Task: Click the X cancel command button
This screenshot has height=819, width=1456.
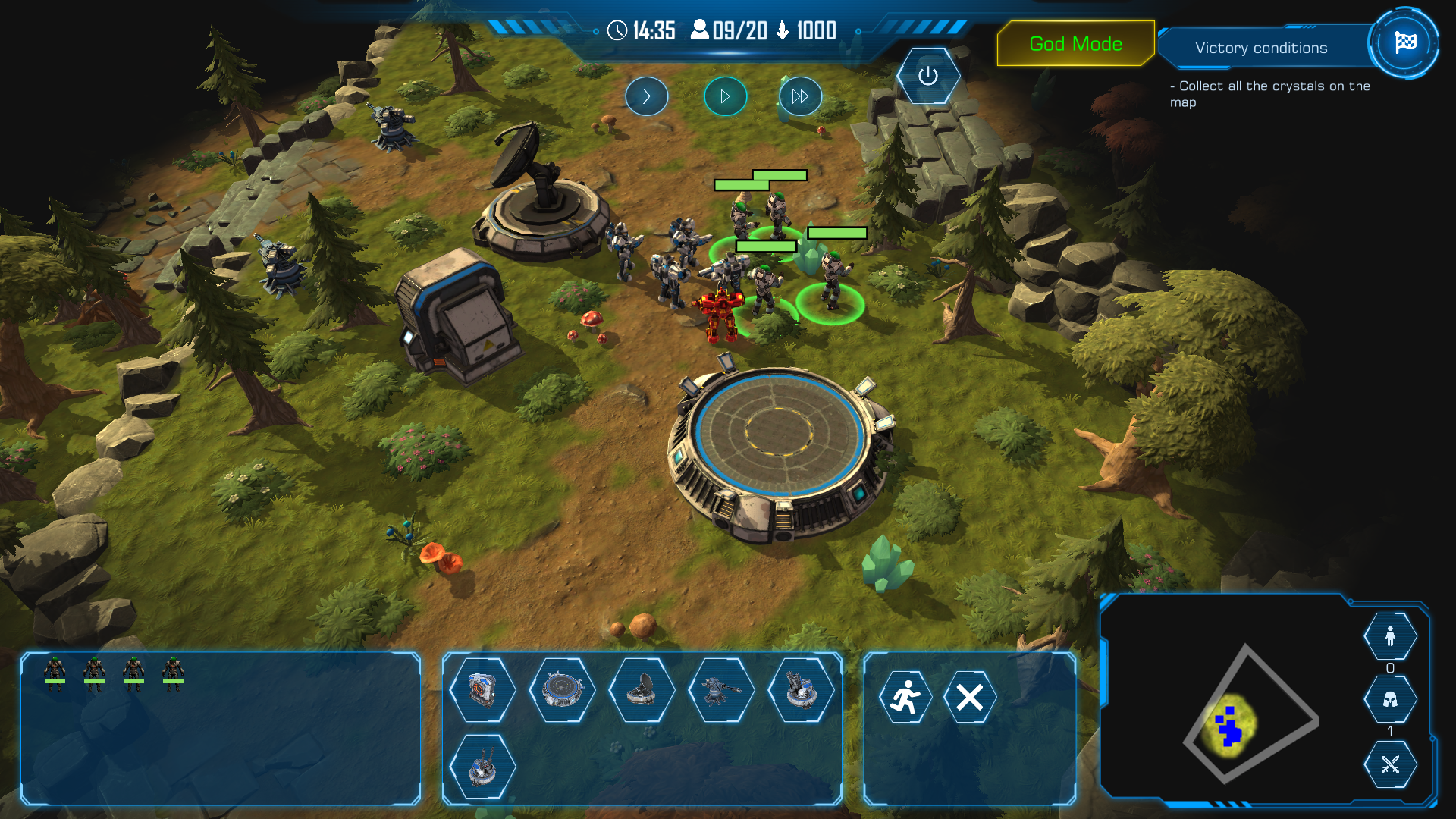Action: click(x=970, y=697)
